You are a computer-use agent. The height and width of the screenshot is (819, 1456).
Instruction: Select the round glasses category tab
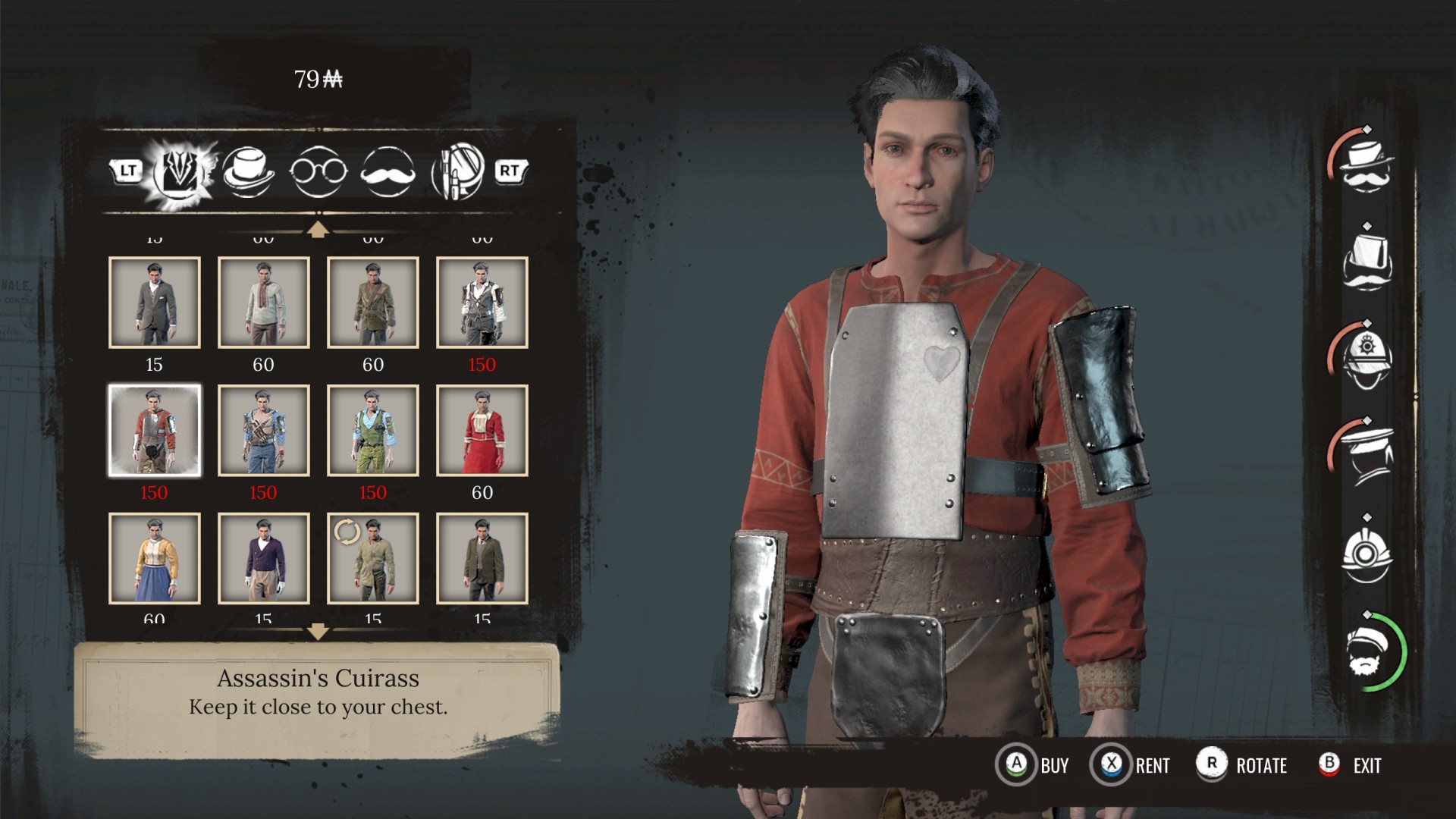tap(318, 172)
